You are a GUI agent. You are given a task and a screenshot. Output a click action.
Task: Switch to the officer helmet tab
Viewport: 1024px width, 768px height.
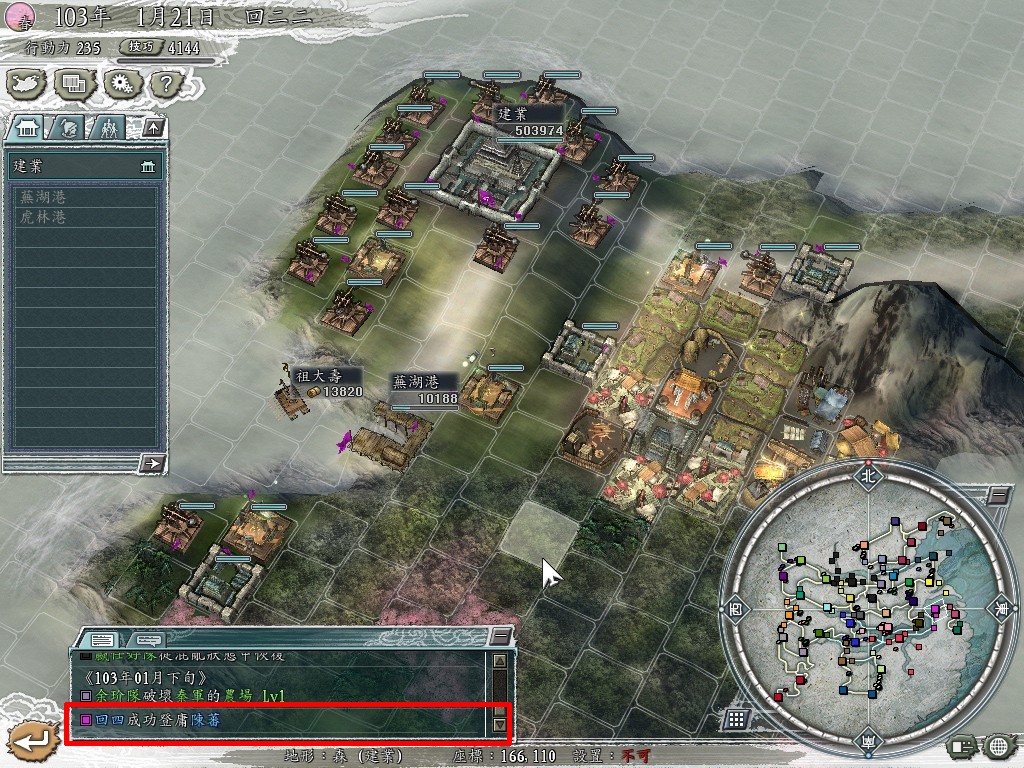click(x=68, y=127)
